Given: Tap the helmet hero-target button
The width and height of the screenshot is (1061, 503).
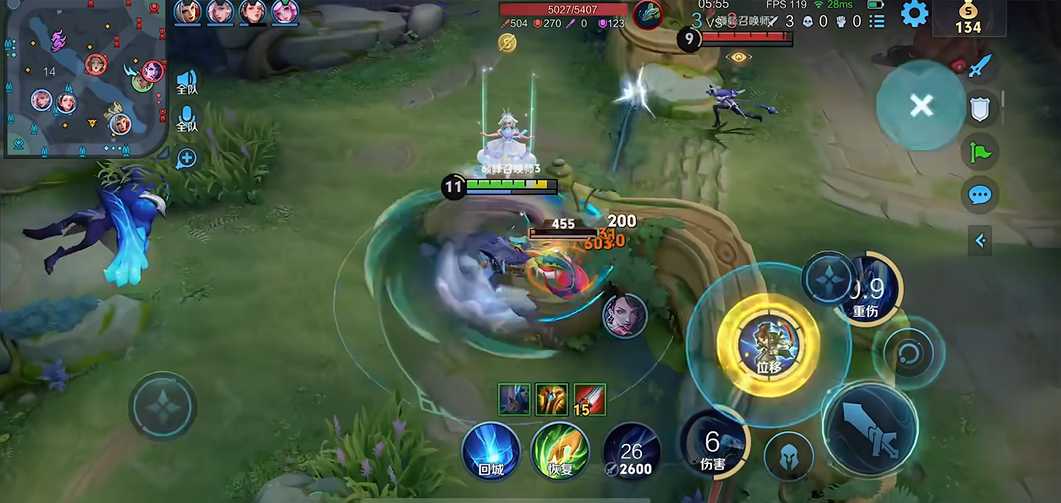Looking at the screenshot, I should (788, 456).
